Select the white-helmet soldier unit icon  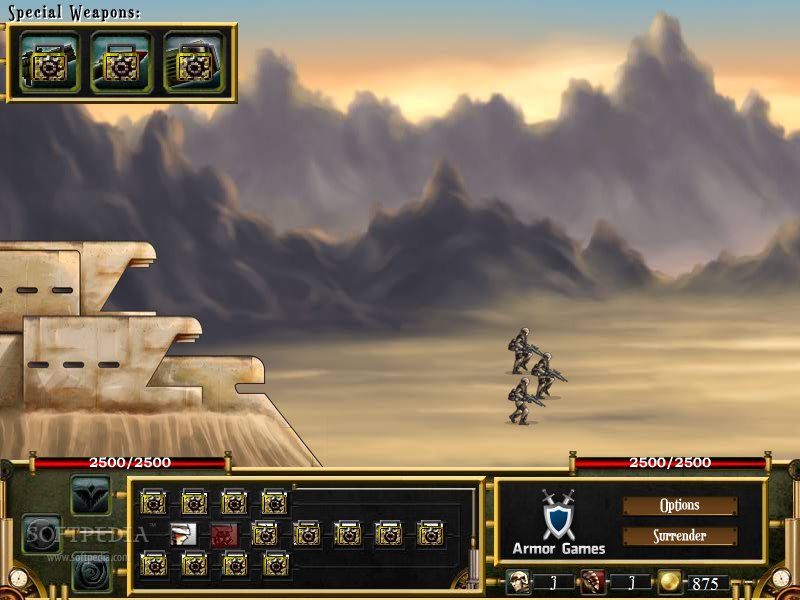pos(181,534)
